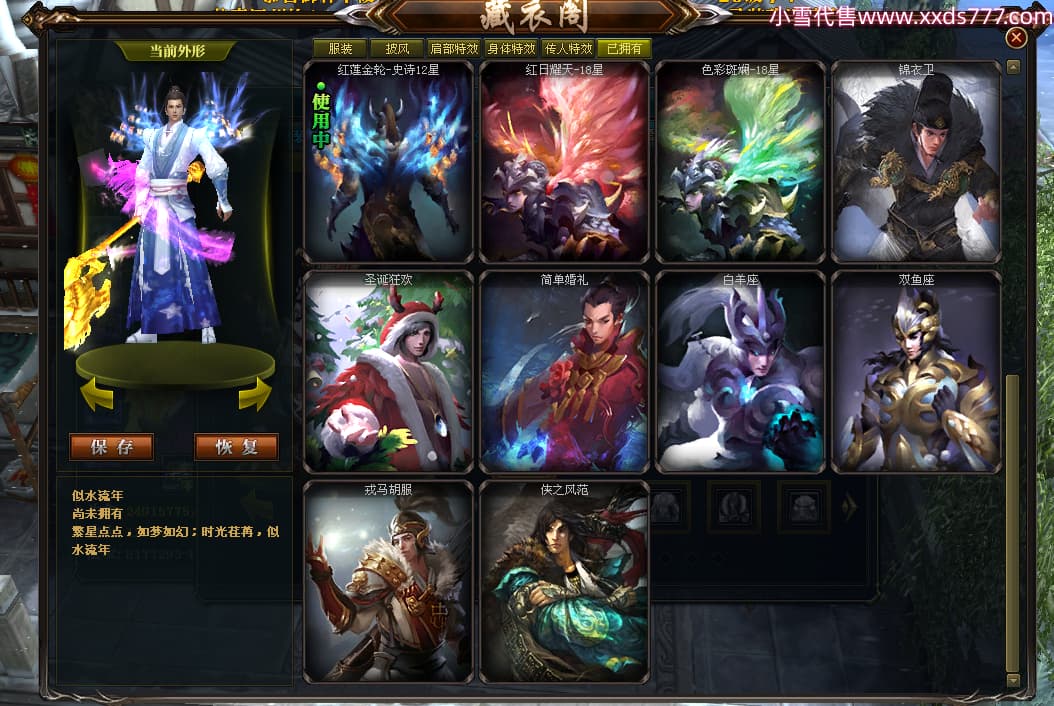Click the 保存 save button
The width and height of the screenshot is (1054, 706).
111,447
